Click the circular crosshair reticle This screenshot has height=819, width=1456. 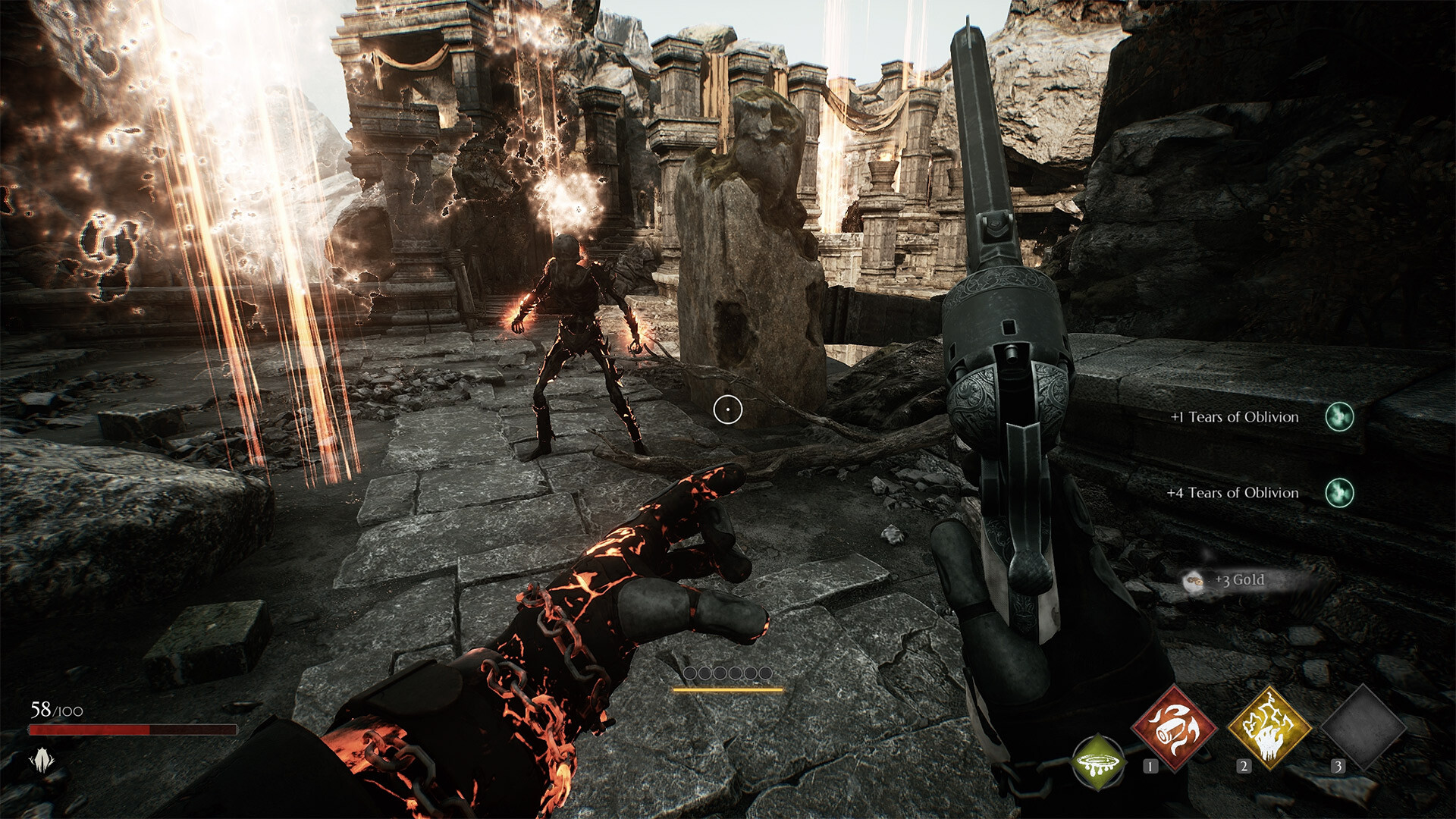pos(729,409)
